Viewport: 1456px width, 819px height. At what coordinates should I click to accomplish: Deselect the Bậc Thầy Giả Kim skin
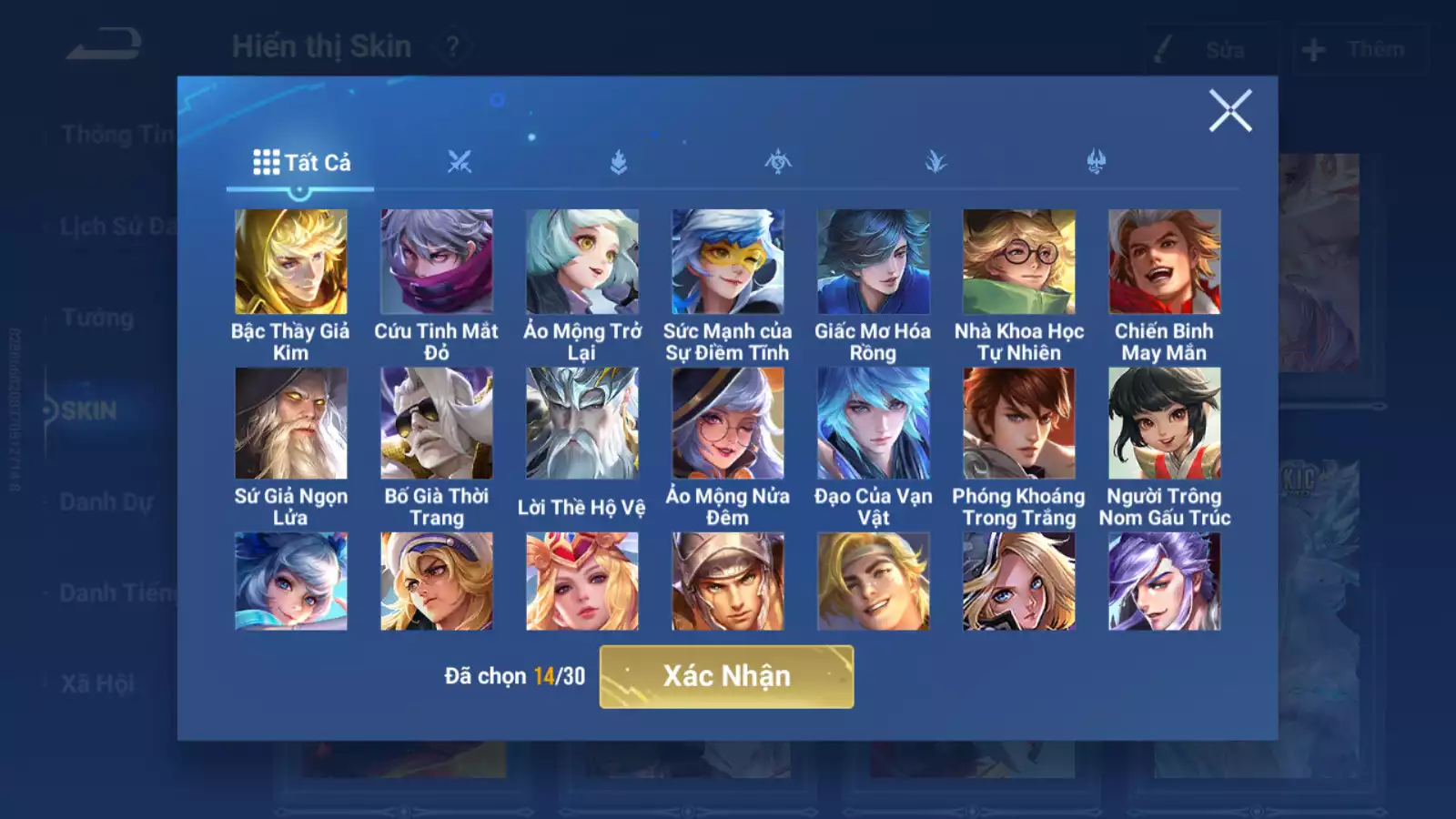(291, 262)
